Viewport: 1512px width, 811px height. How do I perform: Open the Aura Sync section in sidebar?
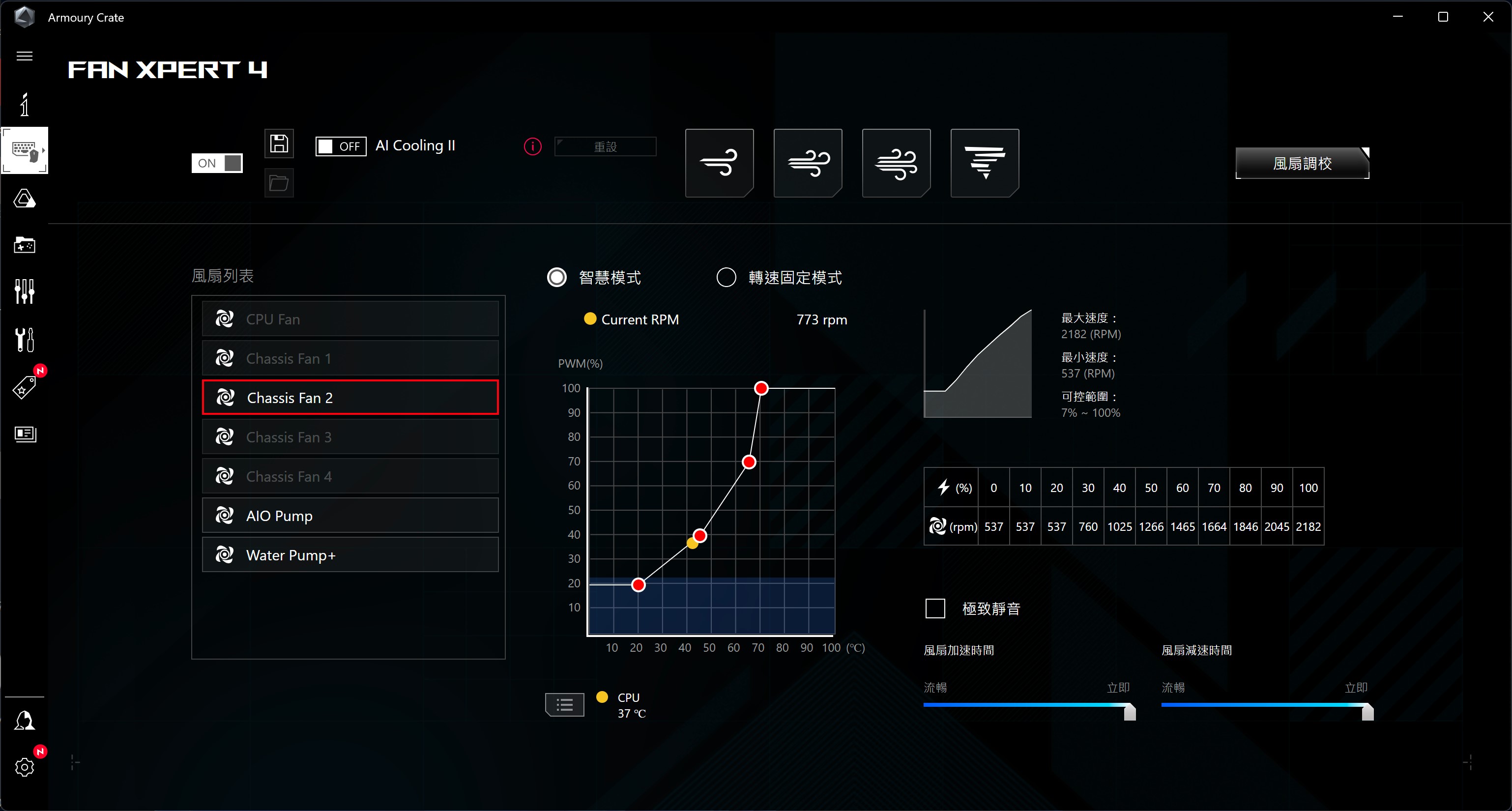[x=25, y=200]
